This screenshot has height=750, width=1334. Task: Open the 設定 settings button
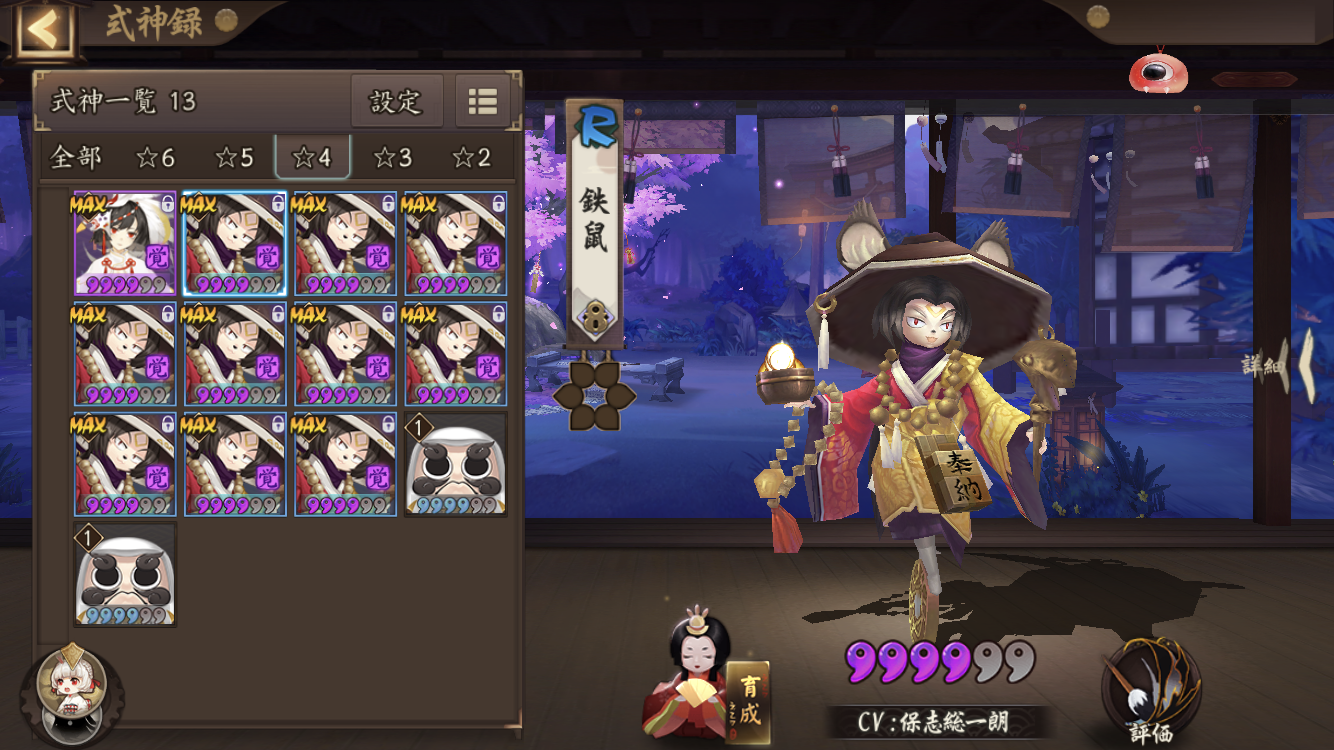[396, 101]
